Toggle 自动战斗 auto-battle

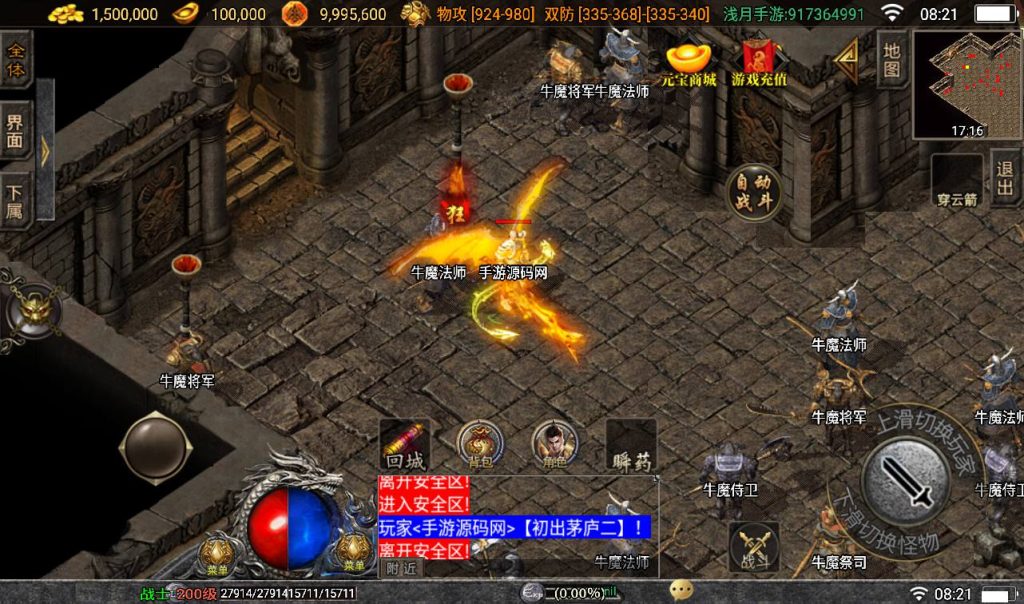click(755, 192)
